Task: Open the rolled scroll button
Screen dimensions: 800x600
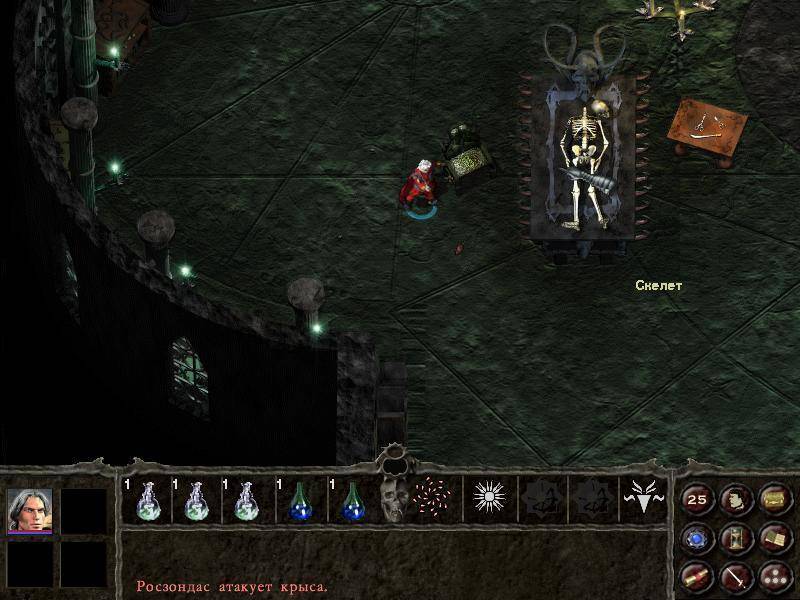Action: [697, 576]
